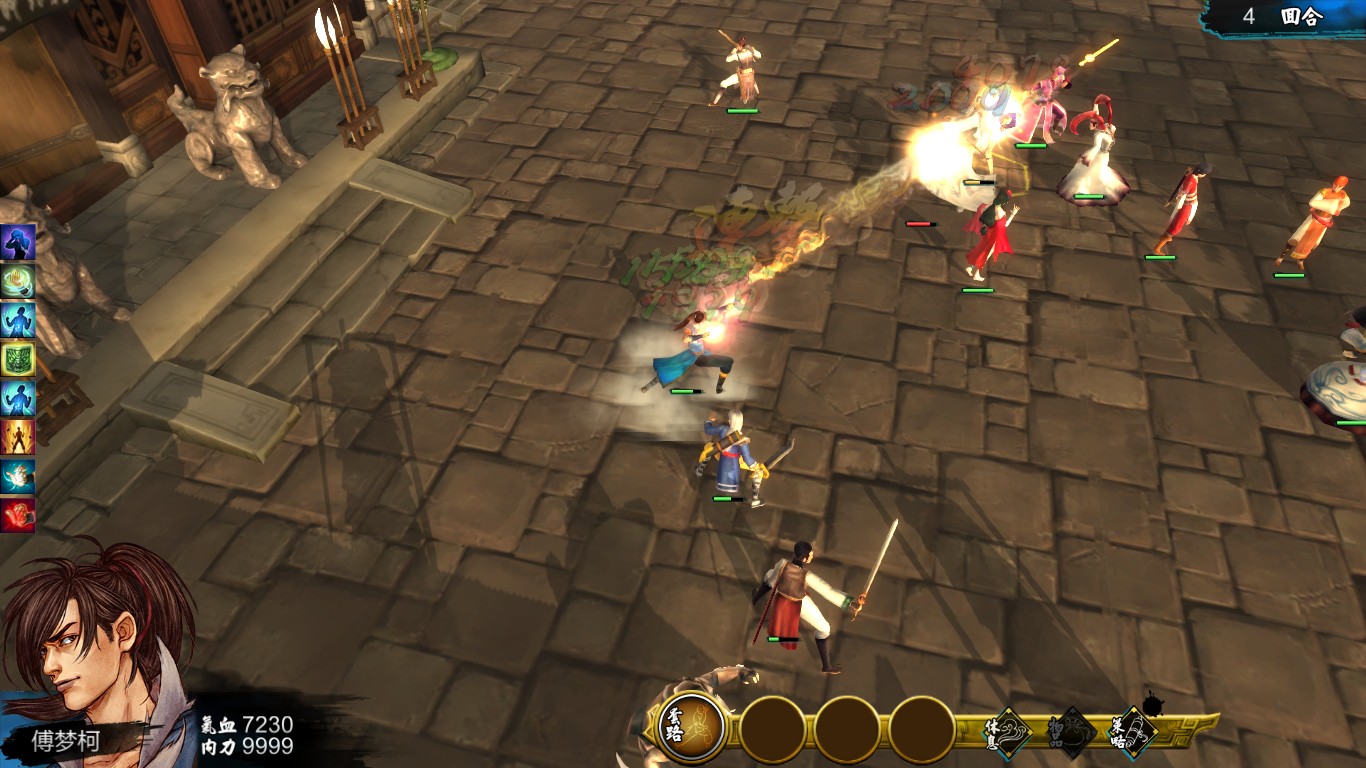Select the 套路 martial routine button
Screen dimensions: 1366x768
(x=691, y=729)
